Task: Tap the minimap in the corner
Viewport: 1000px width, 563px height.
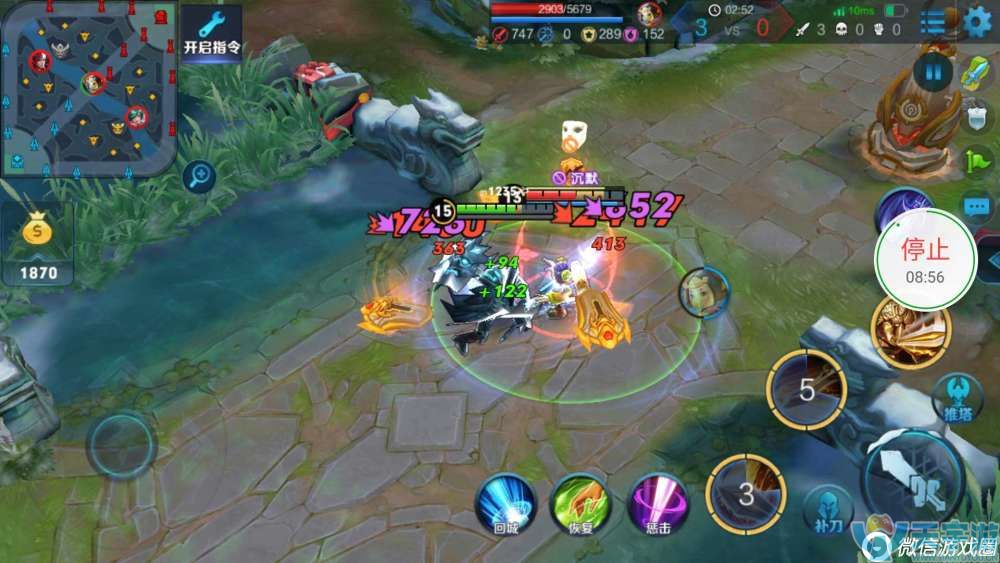Action: pos(88,88)
